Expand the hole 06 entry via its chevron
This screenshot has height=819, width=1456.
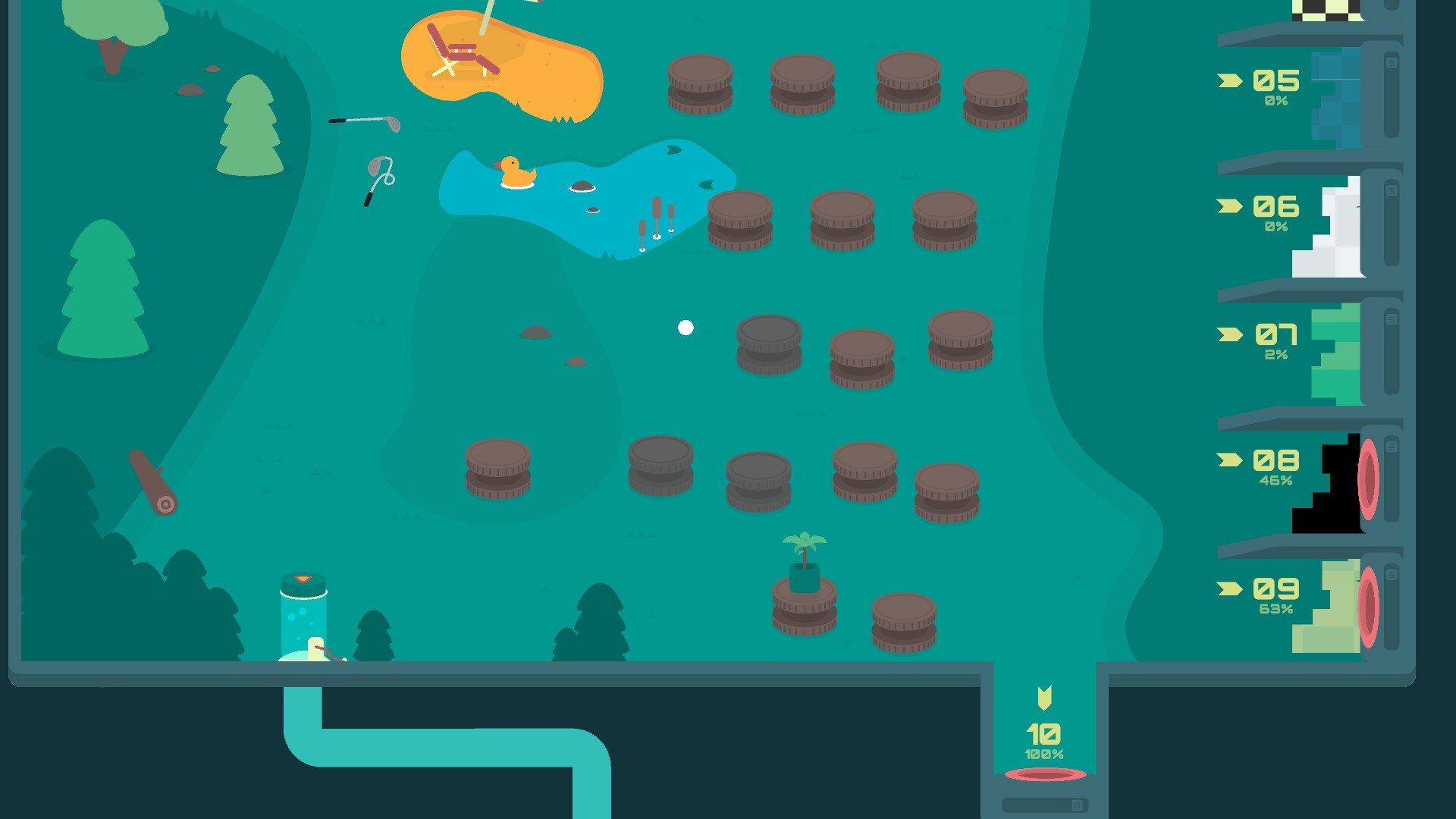click(1229, 206)
